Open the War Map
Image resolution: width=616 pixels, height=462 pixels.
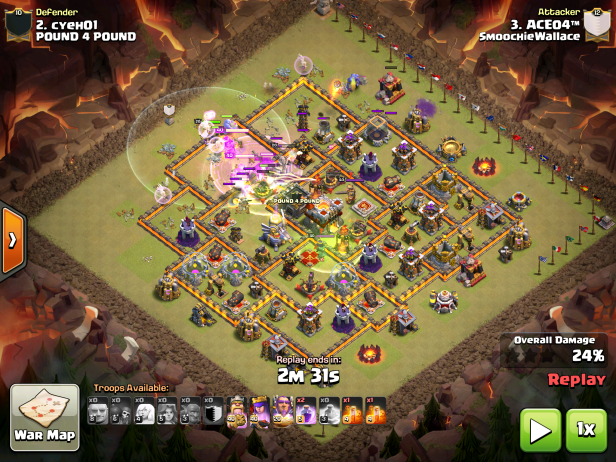[44, 417]
